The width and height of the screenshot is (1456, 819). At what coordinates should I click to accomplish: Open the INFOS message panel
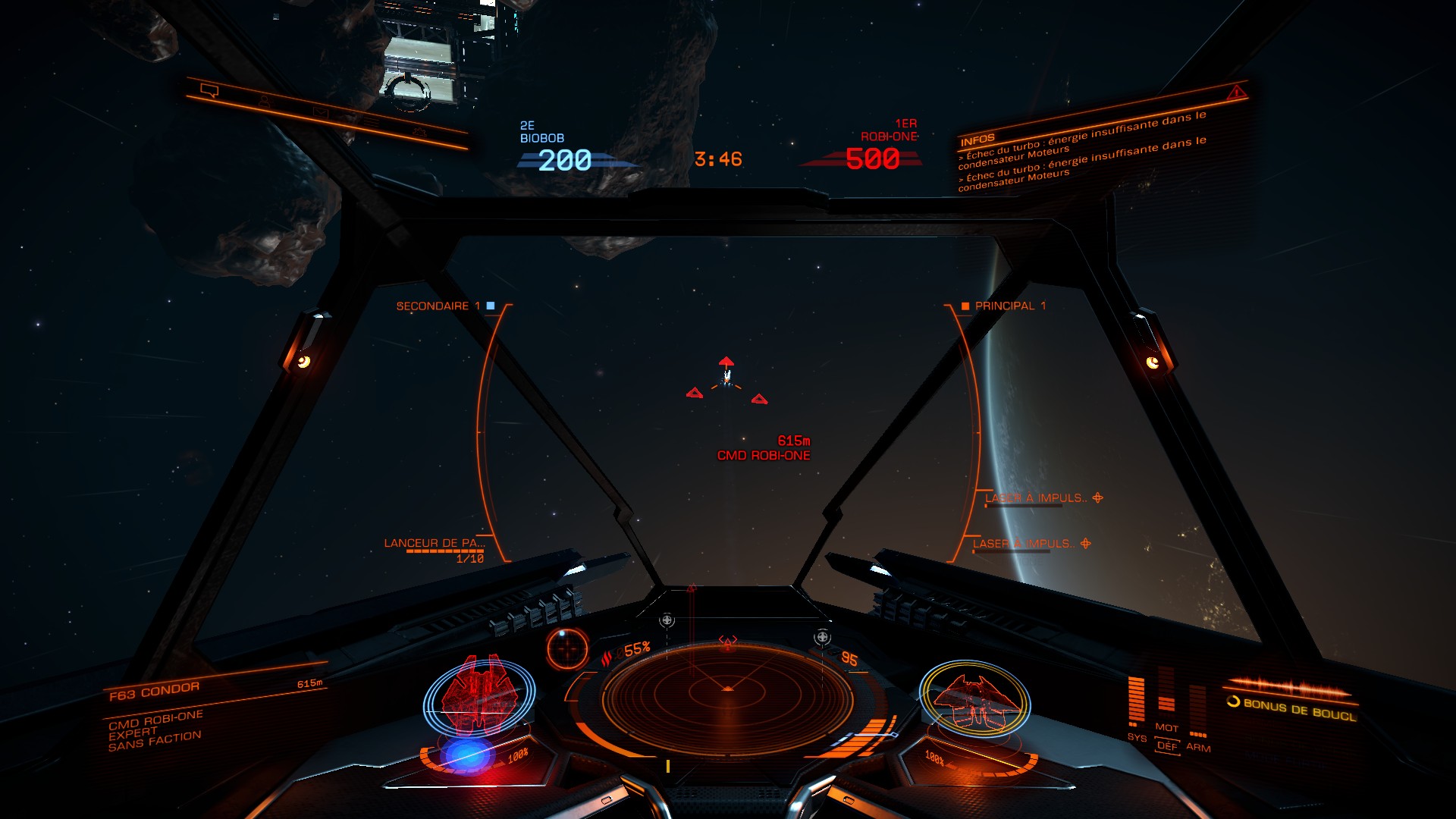(x=977, y=140)
